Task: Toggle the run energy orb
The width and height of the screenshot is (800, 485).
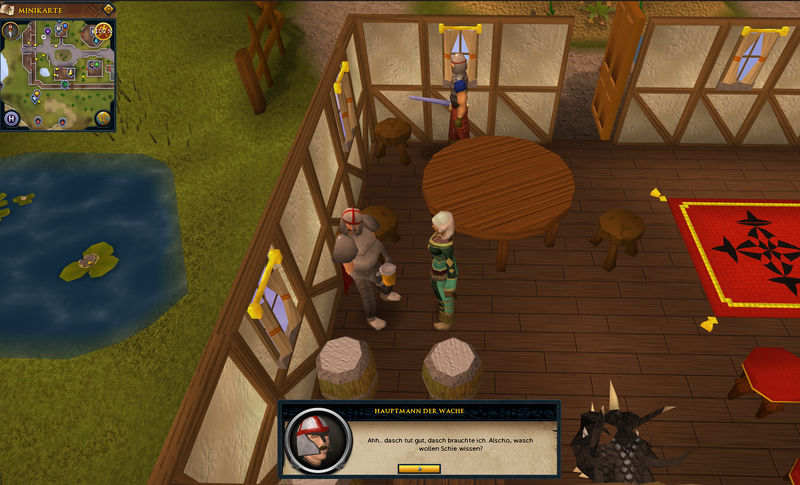Action: click(x=103, y=31)
